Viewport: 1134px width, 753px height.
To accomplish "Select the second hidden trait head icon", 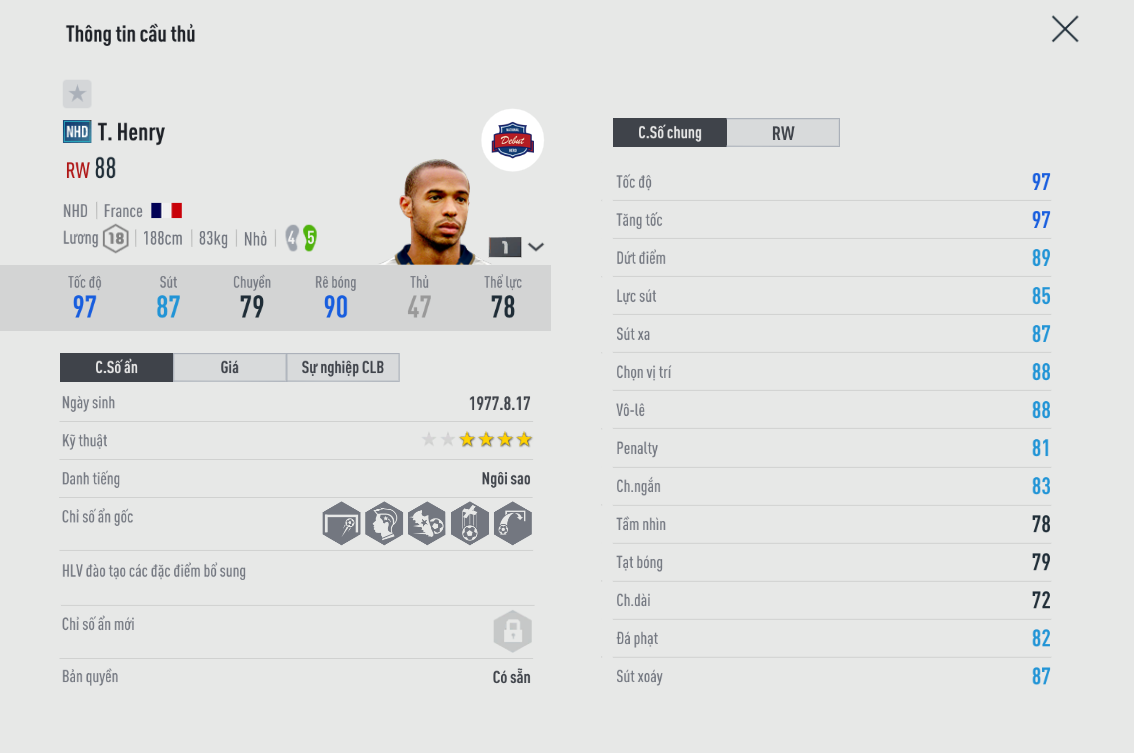I will coord(384,523).
